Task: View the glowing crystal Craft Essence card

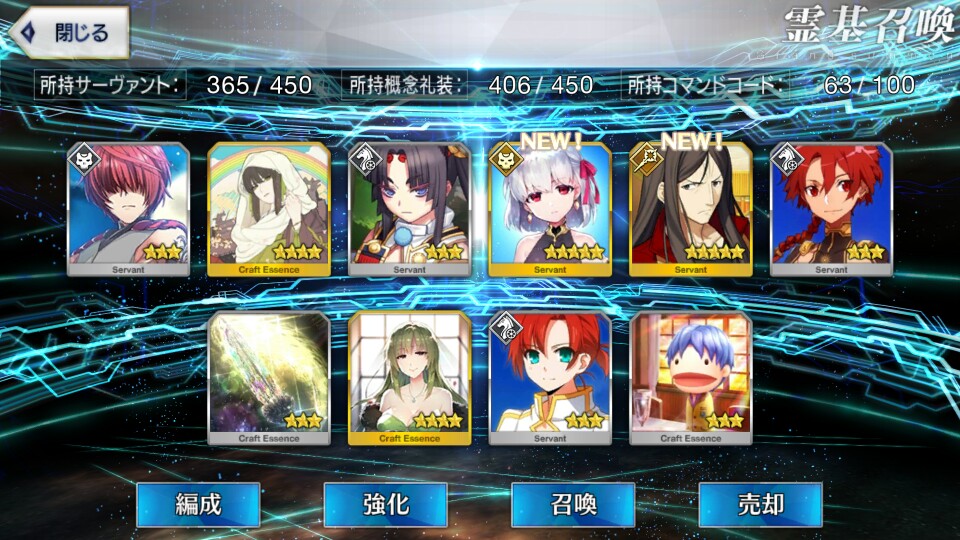Action: coord(268,377)
